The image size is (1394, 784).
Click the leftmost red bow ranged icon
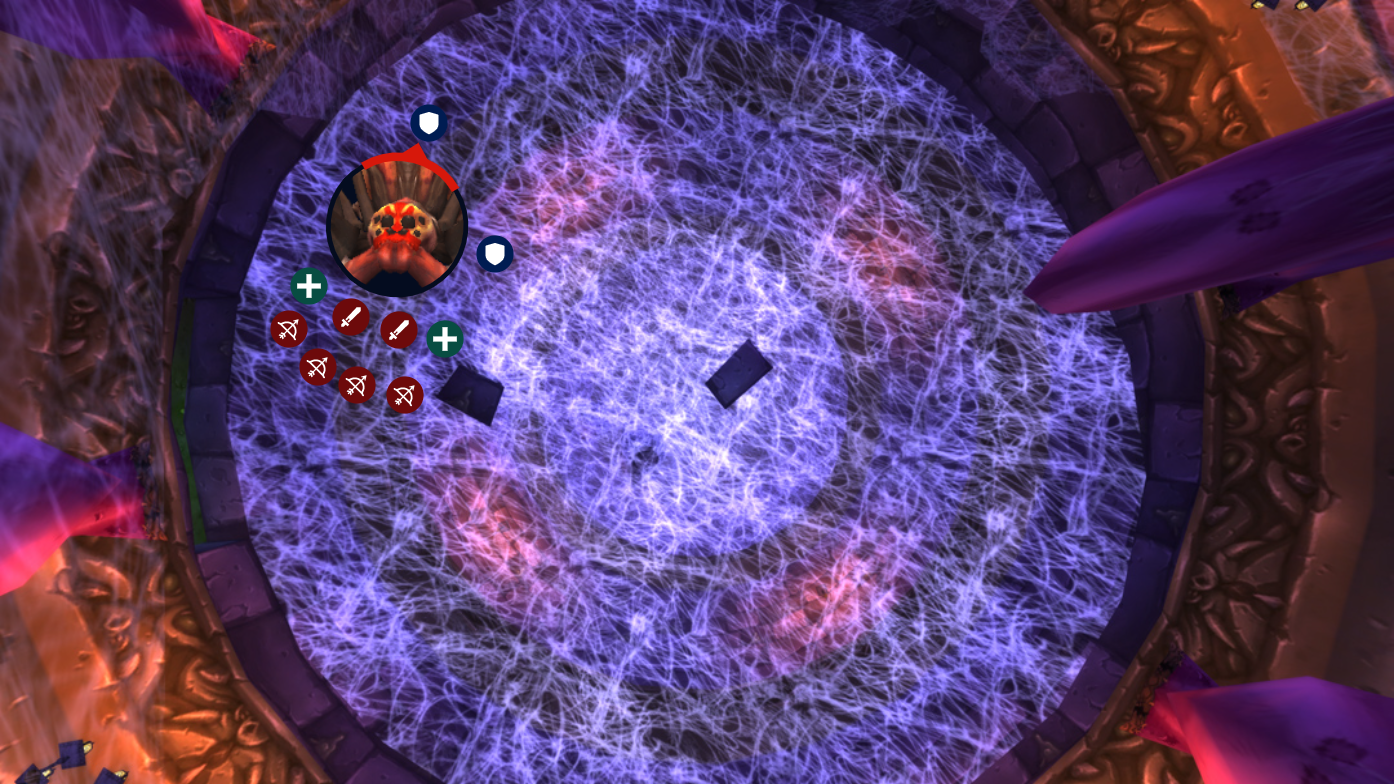click(x=289, y=327)
